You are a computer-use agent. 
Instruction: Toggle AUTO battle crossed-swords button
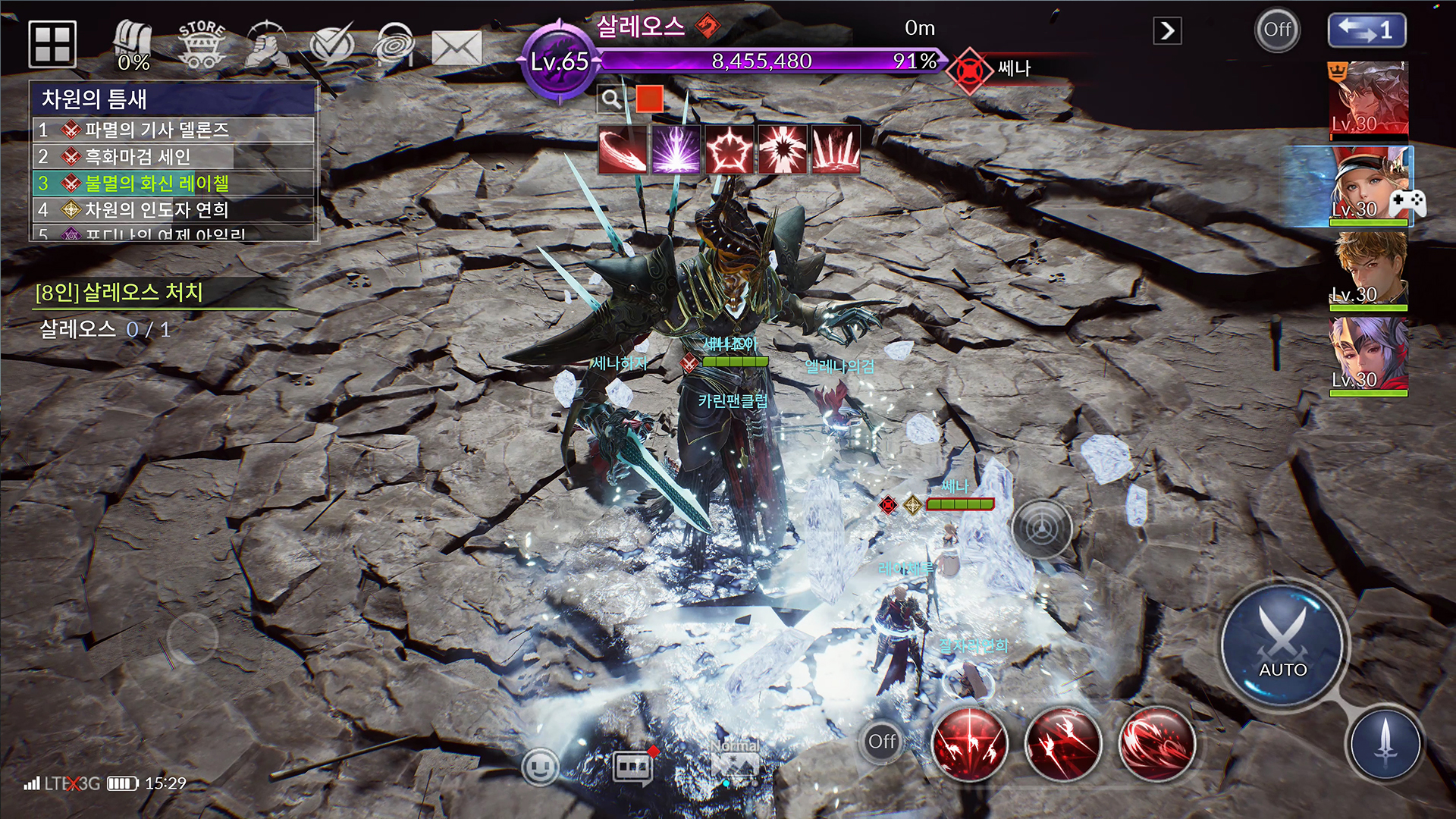click(1282, 645)
